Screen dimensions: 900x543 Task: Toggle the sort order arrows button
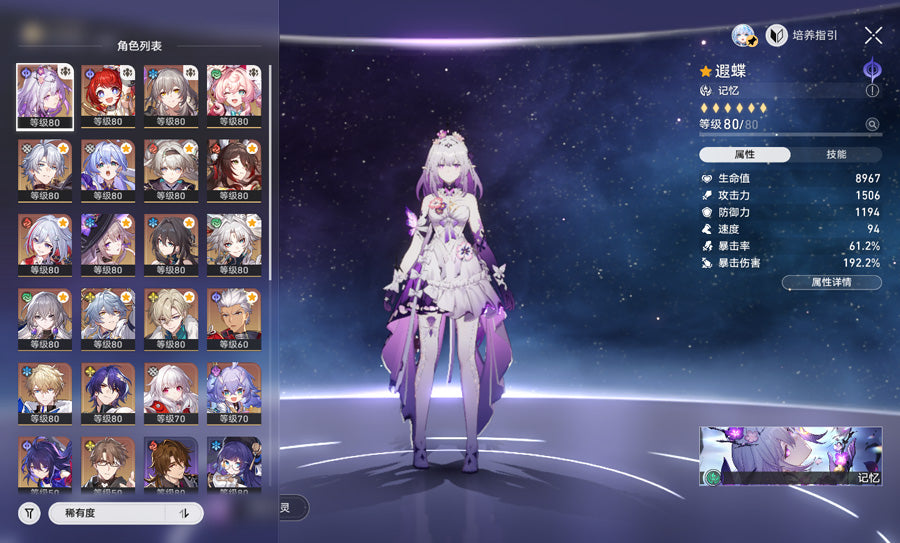184,513
